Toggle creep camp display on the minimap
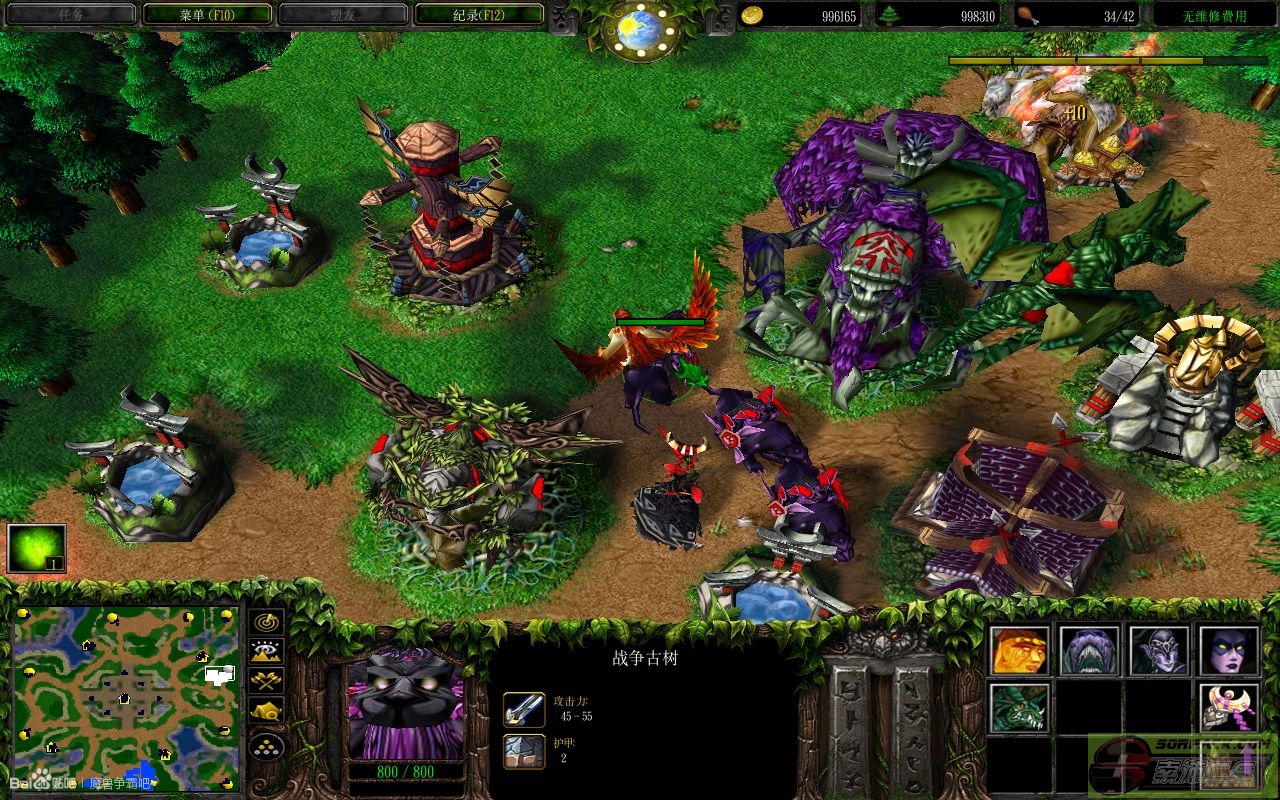Screen dimensions: 1280x800 coord(266,711)
